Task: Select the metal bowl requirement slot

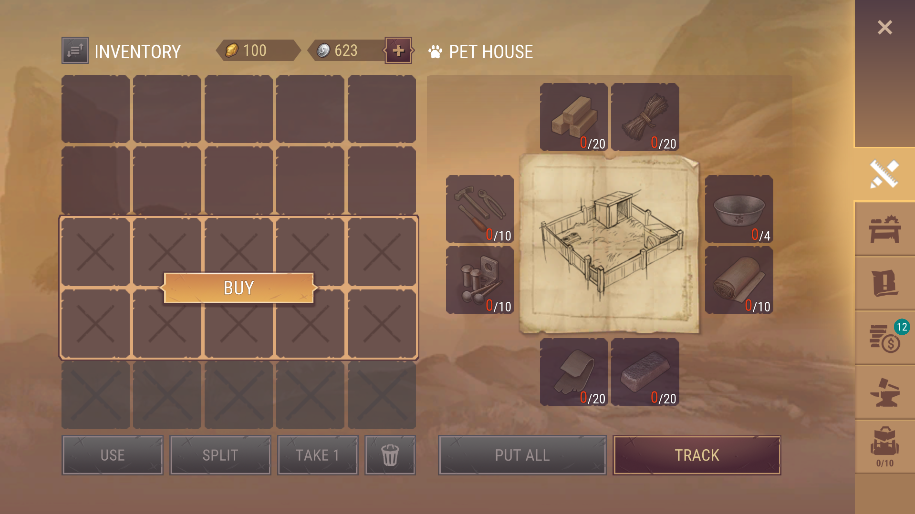Action: click(739, 209)
